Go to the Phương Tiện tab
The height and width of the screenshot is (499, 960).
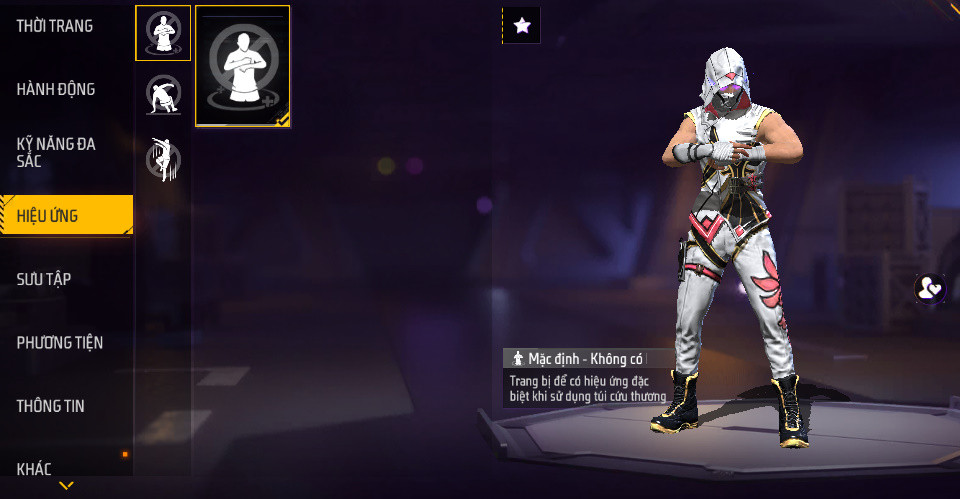(x=60, y=343)
